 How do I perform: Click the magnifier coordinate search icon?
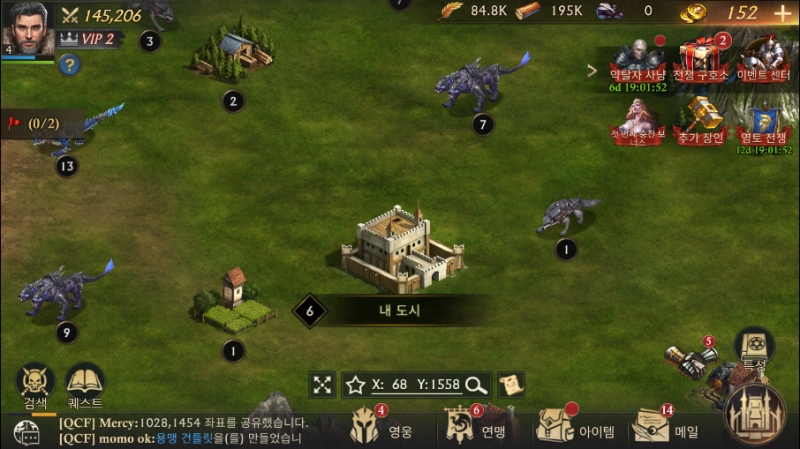[476, 384]
